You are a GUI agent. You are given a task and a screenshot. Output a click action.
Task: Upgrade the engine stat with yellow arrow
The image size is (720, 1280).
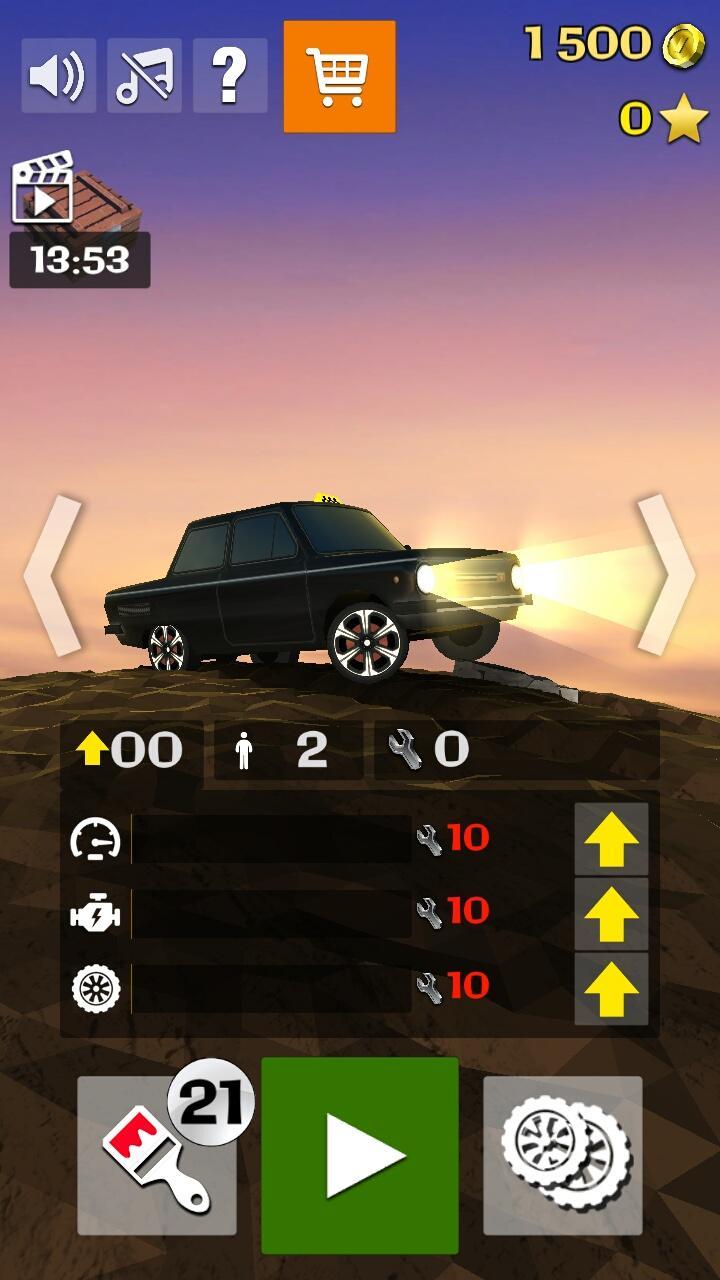[611, 914]
